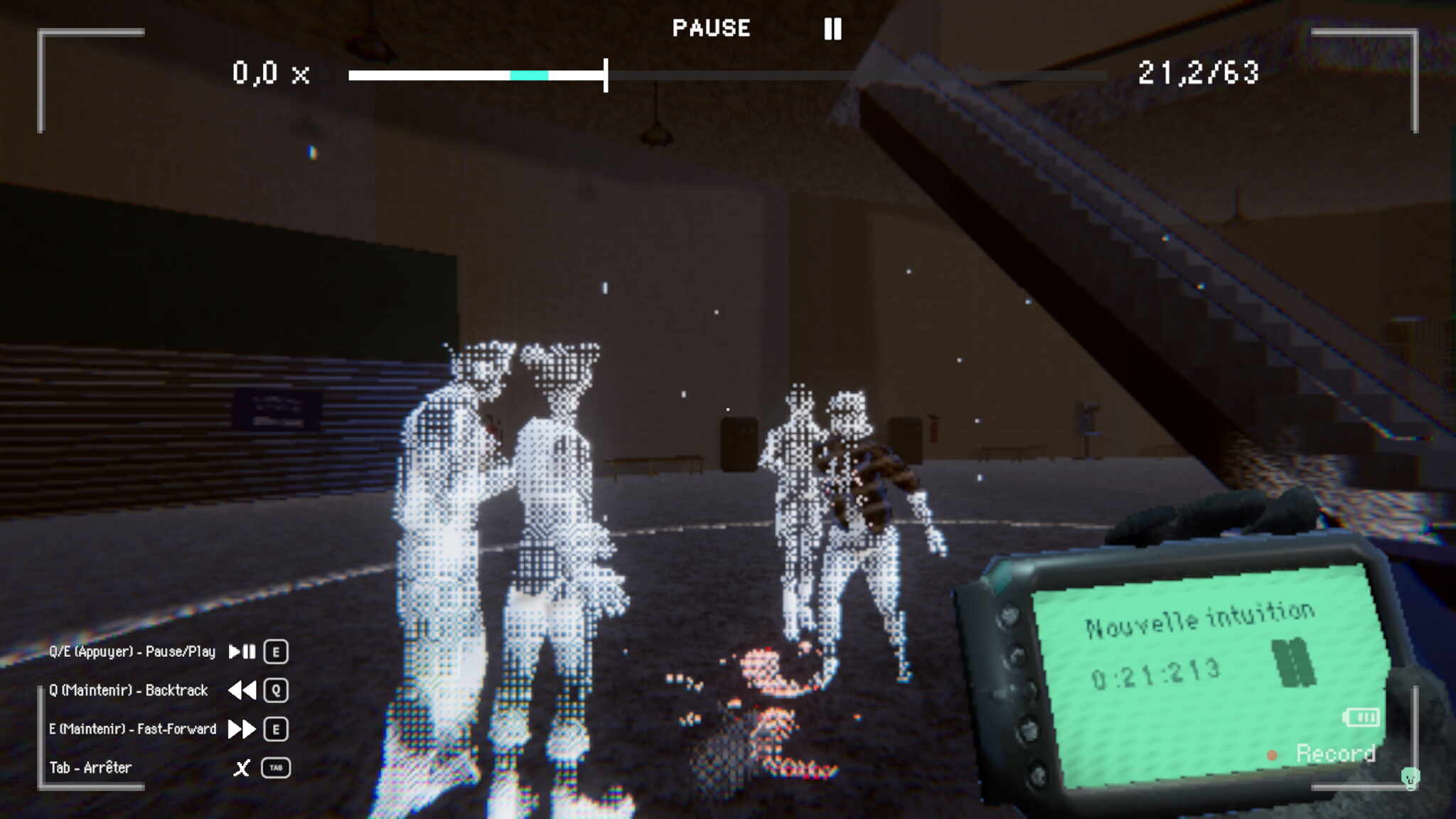This screenshot has height=819, width=1456.
Task: Click the pause icon beside the PAUSE label
Action: pyautogui.click(x=833, y=28)
